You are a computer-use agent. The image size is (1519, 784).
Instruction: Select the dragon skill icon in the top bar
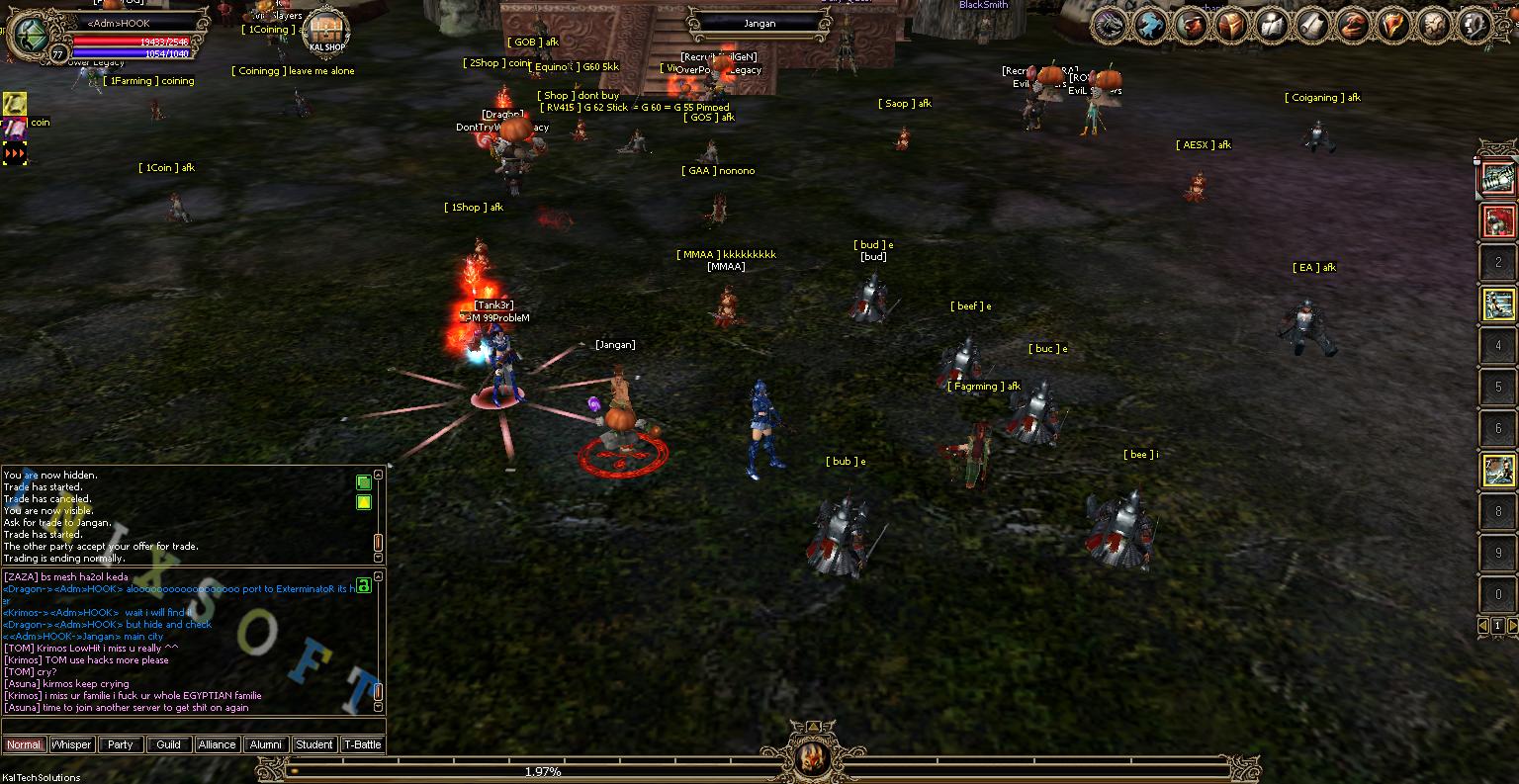[x=1109, y=25]
